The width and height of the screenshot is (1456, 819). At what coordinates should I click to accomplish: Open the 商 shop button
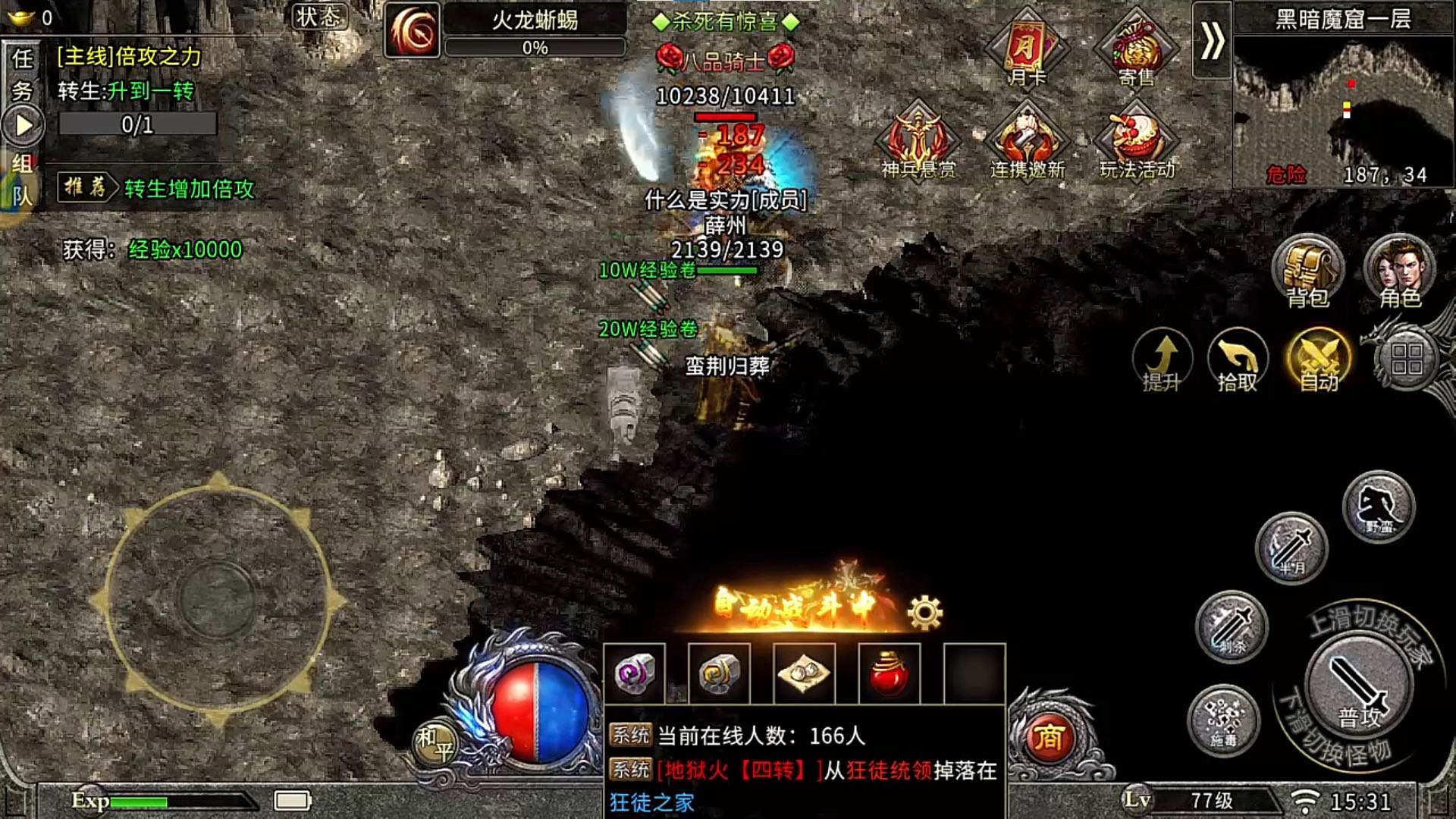(1049, 737)
